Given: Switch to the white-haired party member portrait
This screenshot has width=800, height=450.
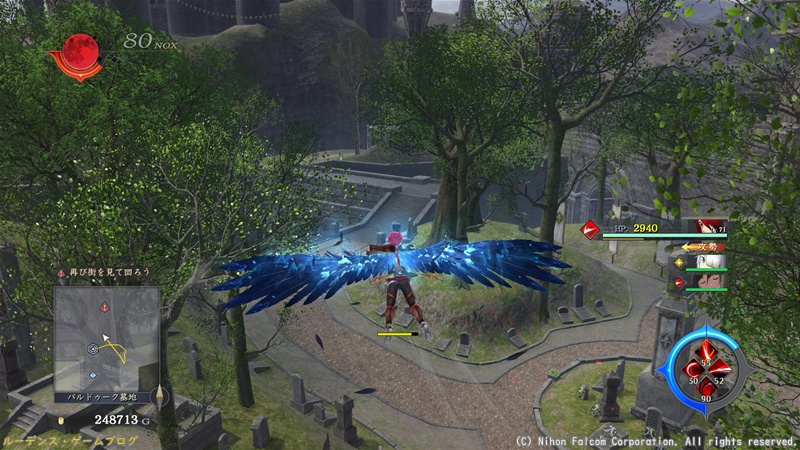Looking at the screenshot, I should tap(711, 262).
